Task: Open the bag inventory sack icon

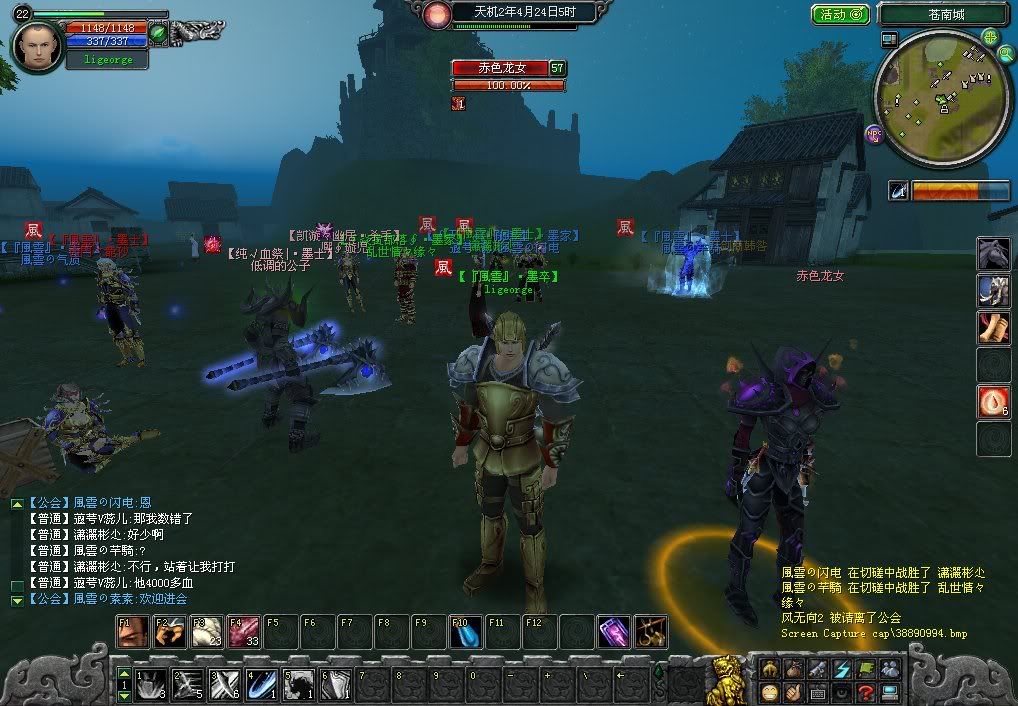Action: pyautogui.click(x=793, y=668)
